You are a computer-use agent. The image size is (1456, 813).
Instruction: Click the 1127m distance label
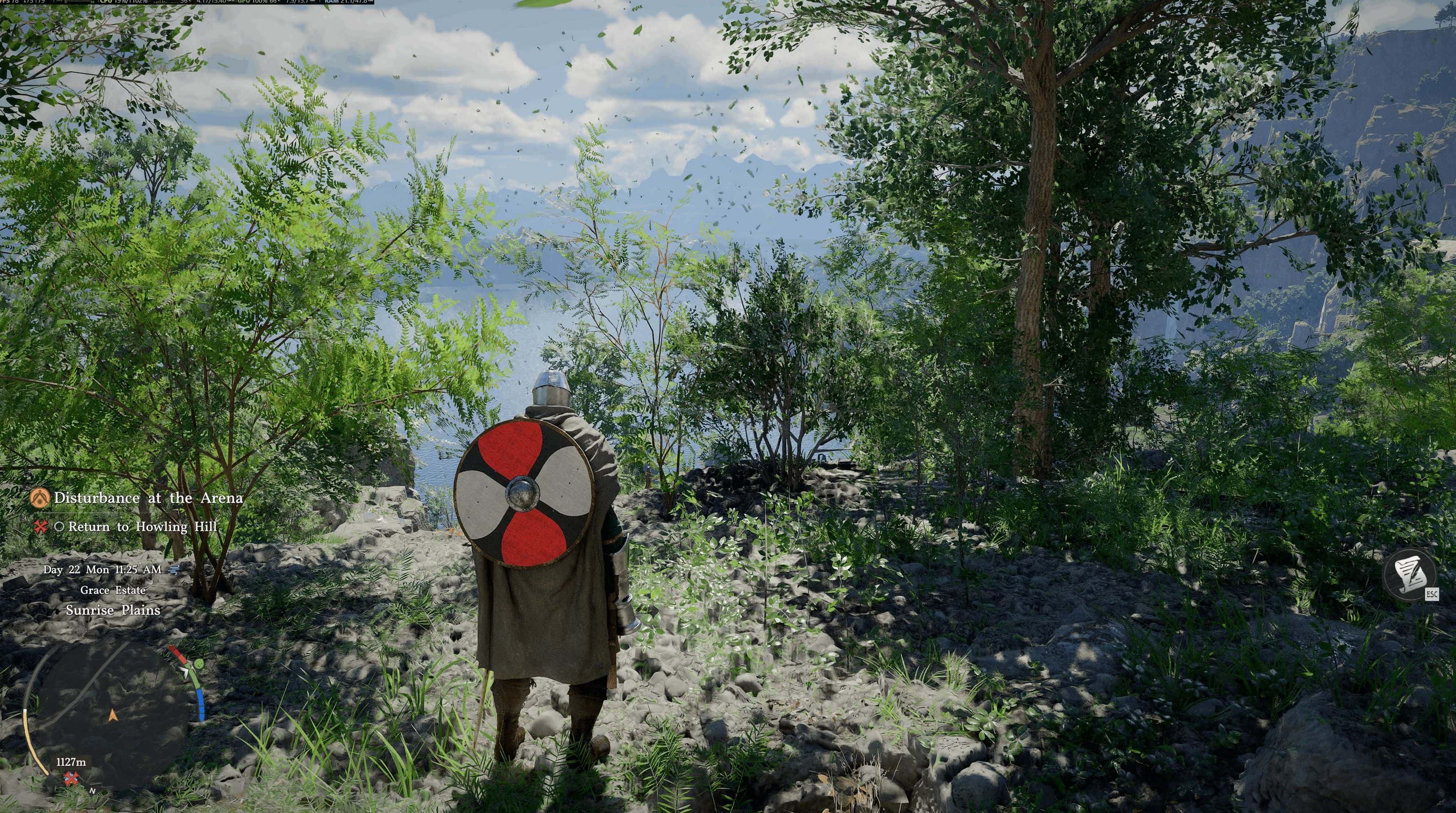[72, 762]
